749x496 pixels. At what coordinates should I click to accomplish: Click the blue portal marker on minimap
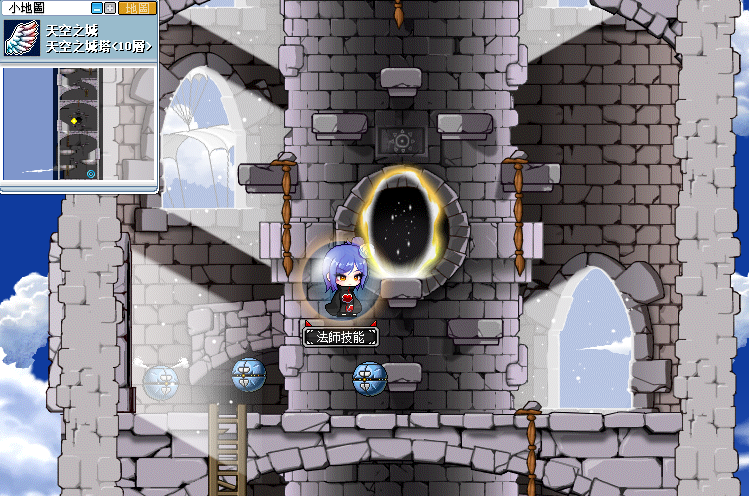[92, 173]
